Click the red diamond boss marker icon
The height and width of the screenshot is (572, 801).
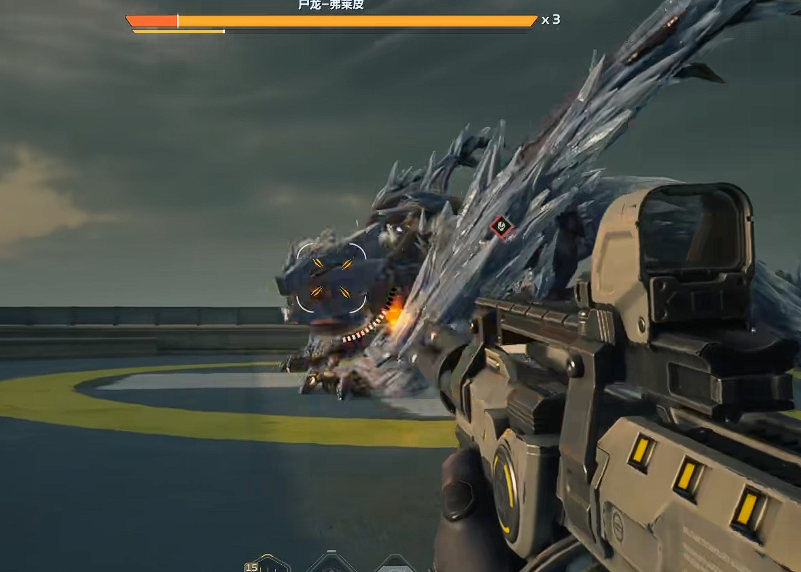tap(501, 228)
